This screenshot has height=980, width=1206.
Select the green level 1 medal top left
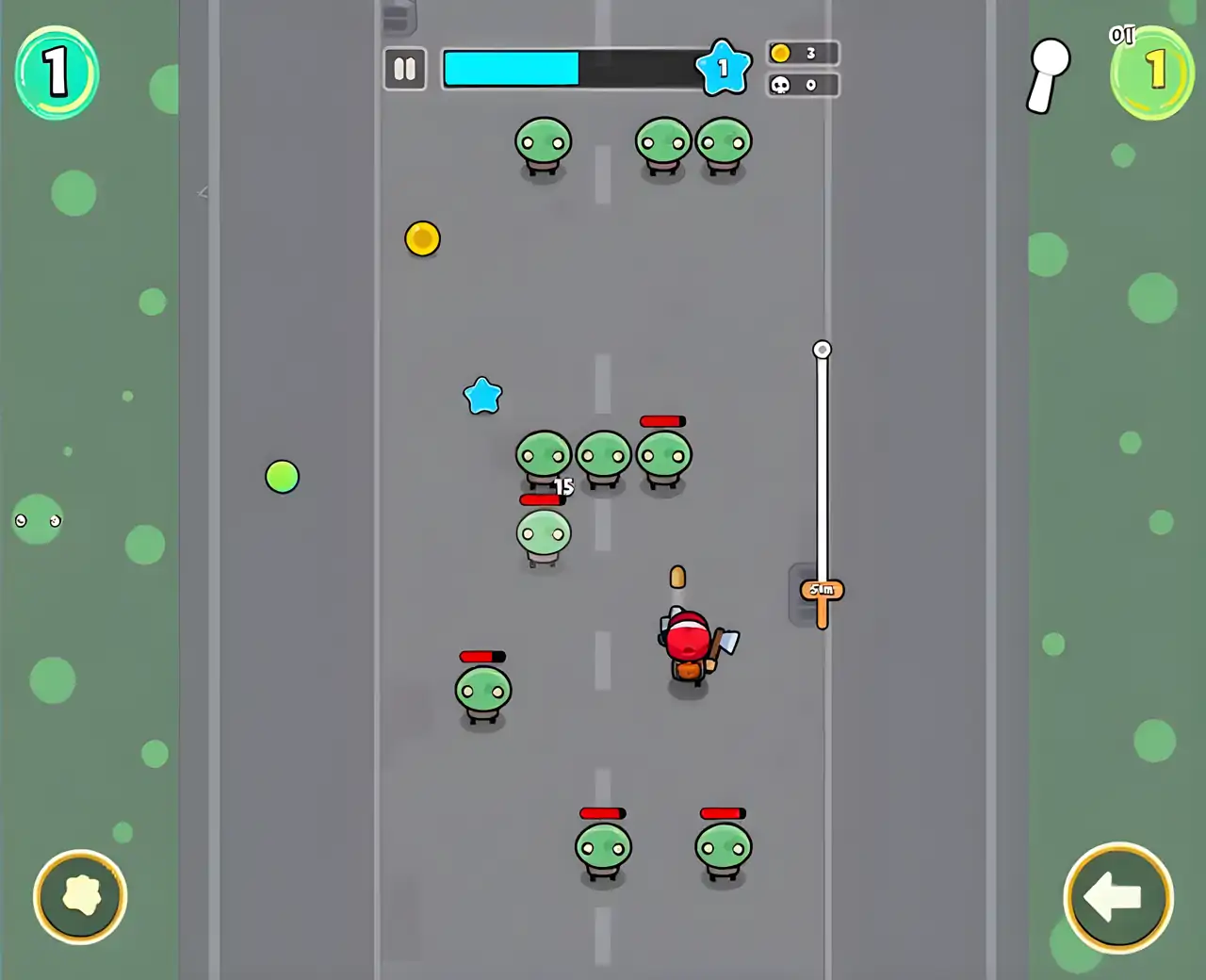pyautogui.click(x=57, y=75)
